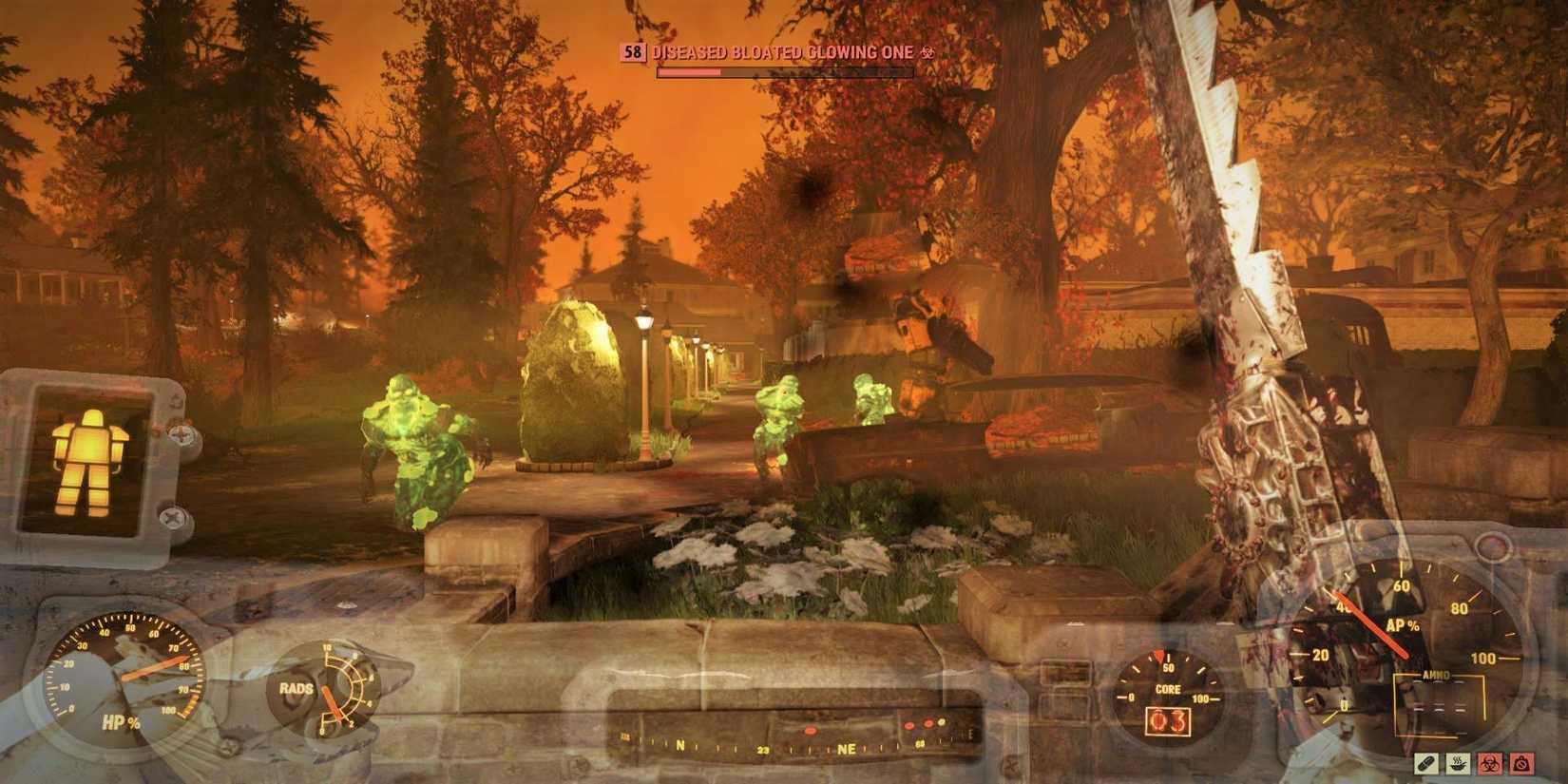Image resolution: width=1568 pixels, height=784 pixels.
Task: Select the hot food buff icon
Action: (x=1457, y=763)
